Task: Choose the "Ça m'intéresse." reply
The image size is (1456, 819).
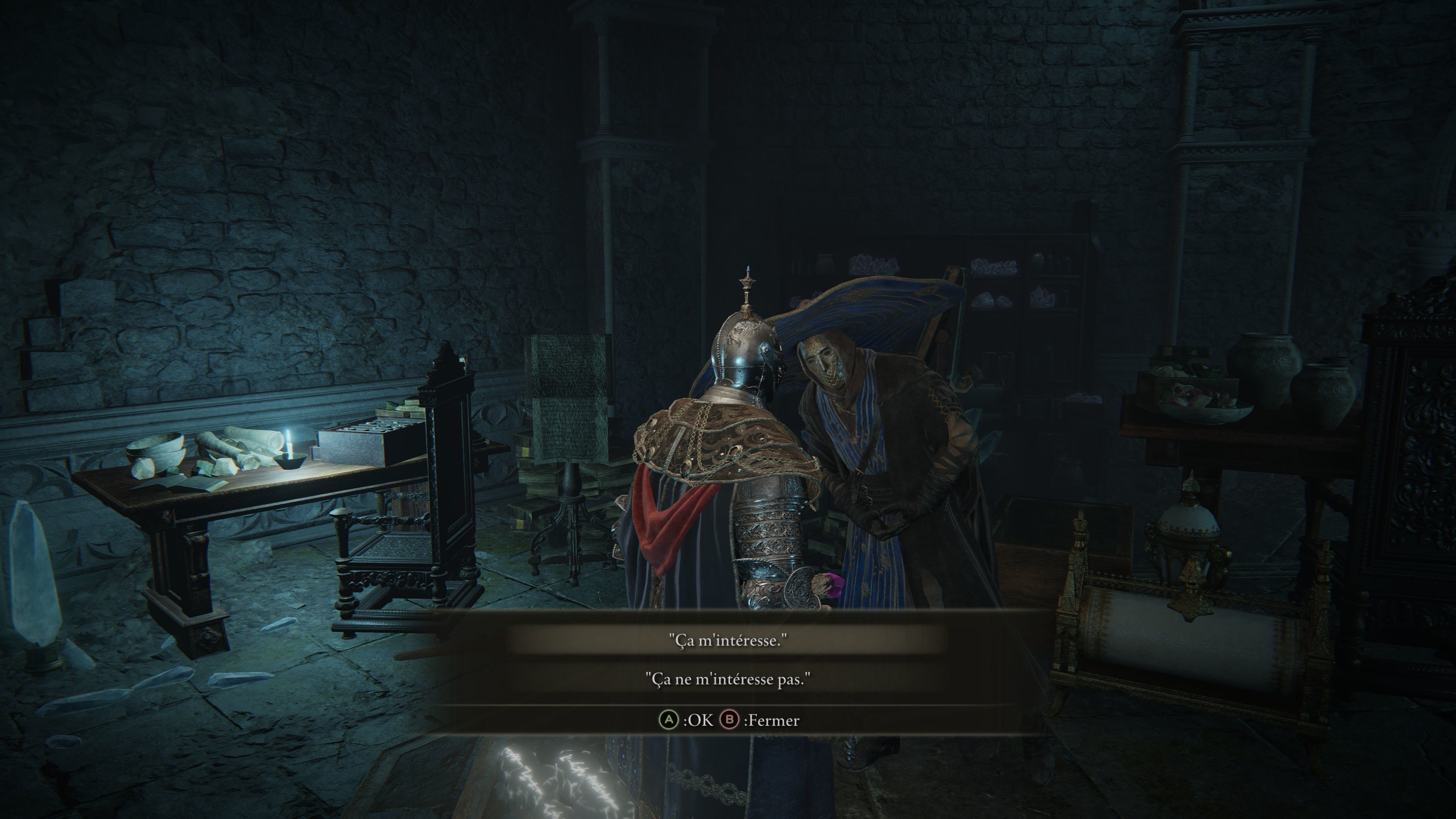Action: tap(728, 640)
